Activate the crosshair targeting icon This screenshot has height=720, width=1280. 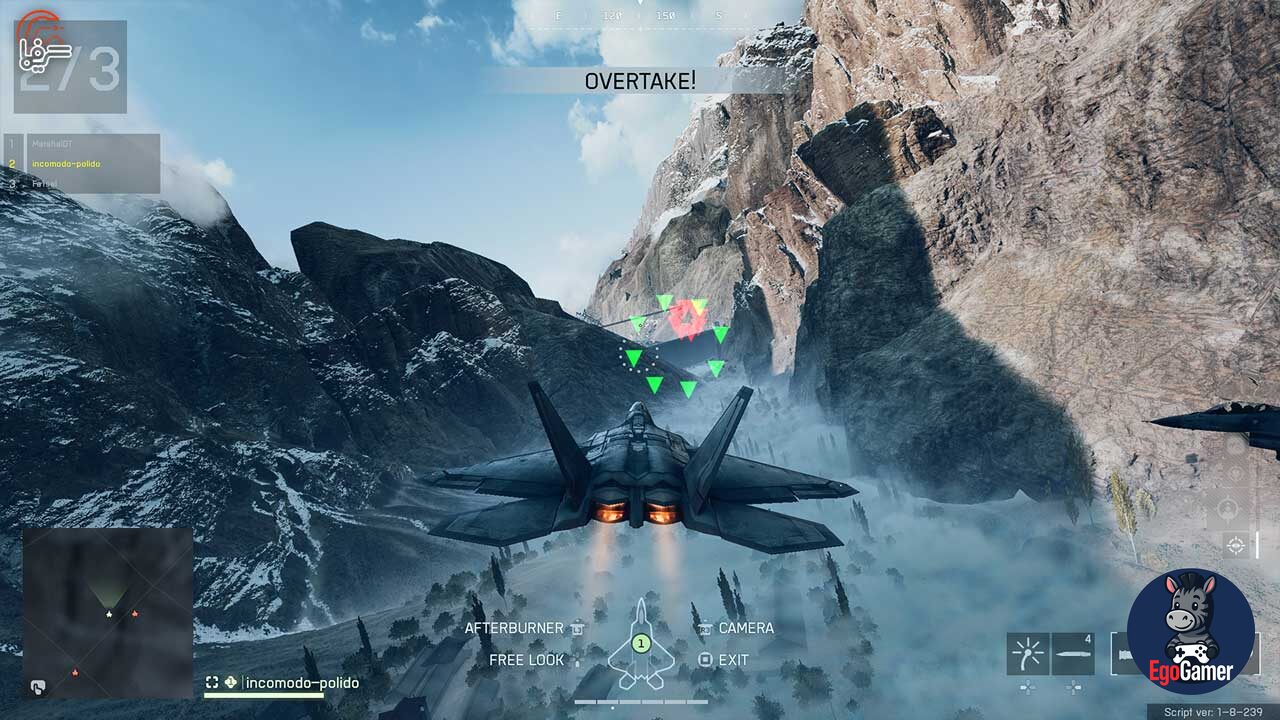(1236, 545)
